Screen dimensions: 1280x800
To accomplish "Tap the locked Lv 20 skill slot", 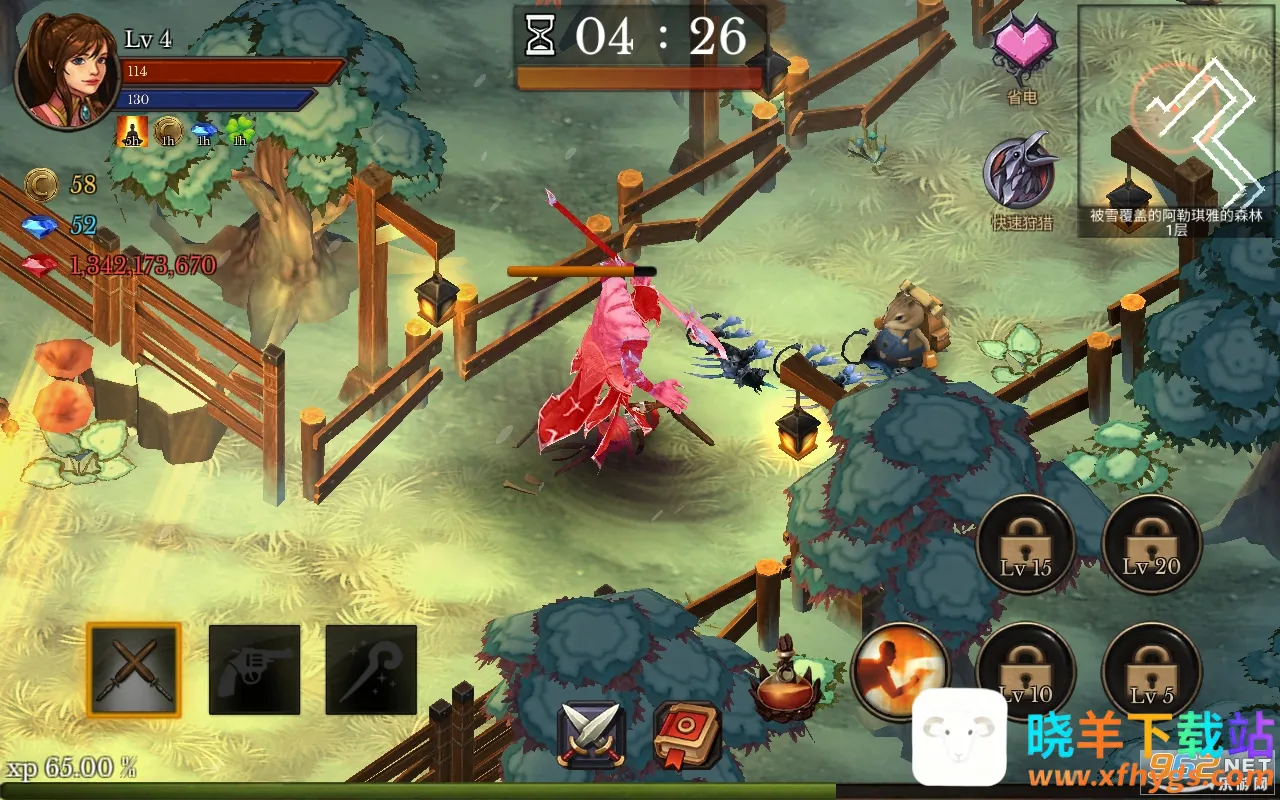I will point(1151,545).
